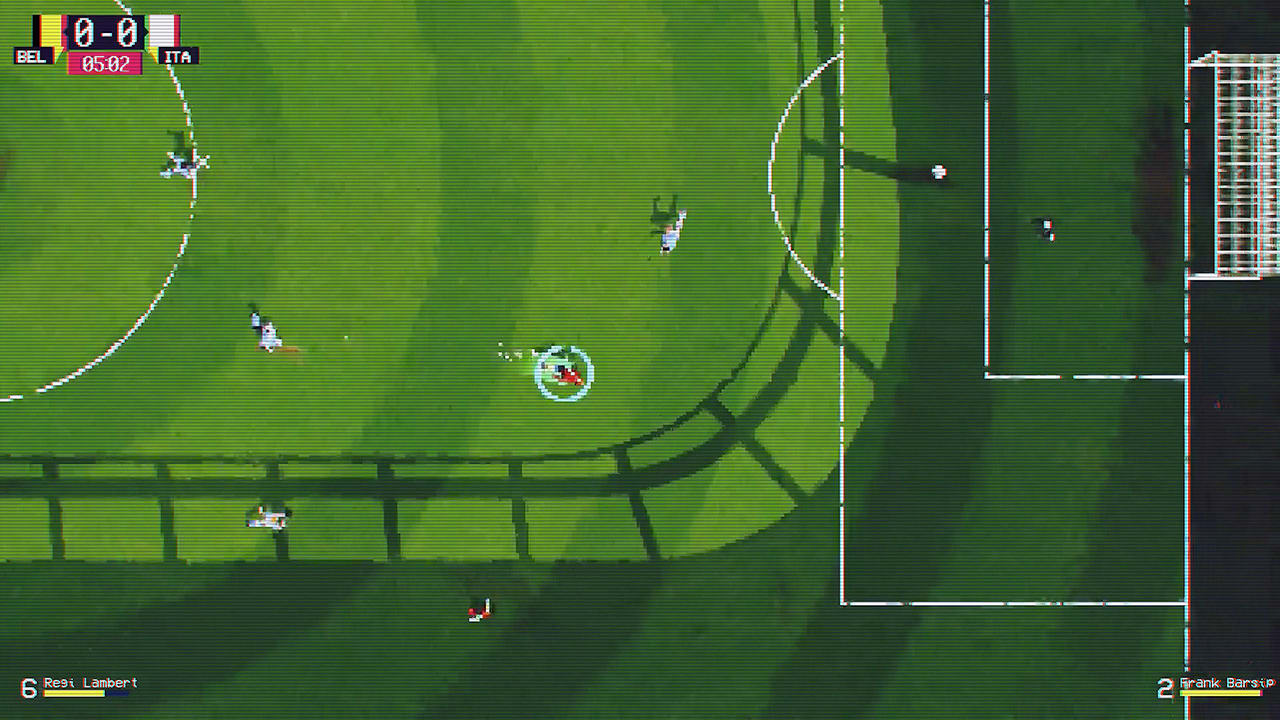
Task: Select the BEL team label
Action: pyautogui.click(x=32, y=56)
